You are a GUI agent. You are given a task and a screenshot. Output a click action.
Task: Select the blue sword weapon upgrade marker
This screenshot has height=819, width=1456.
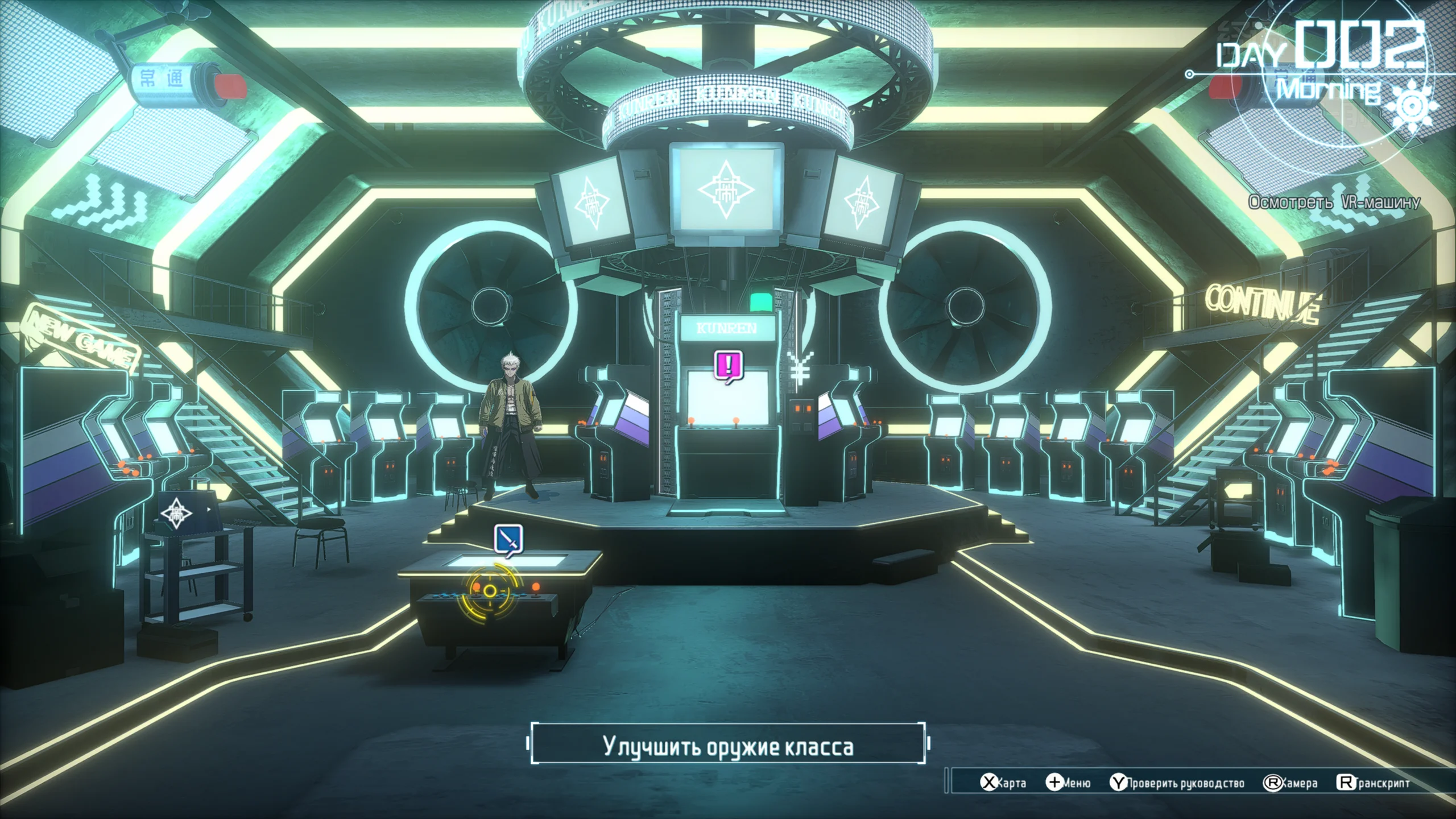pos(508,539)
